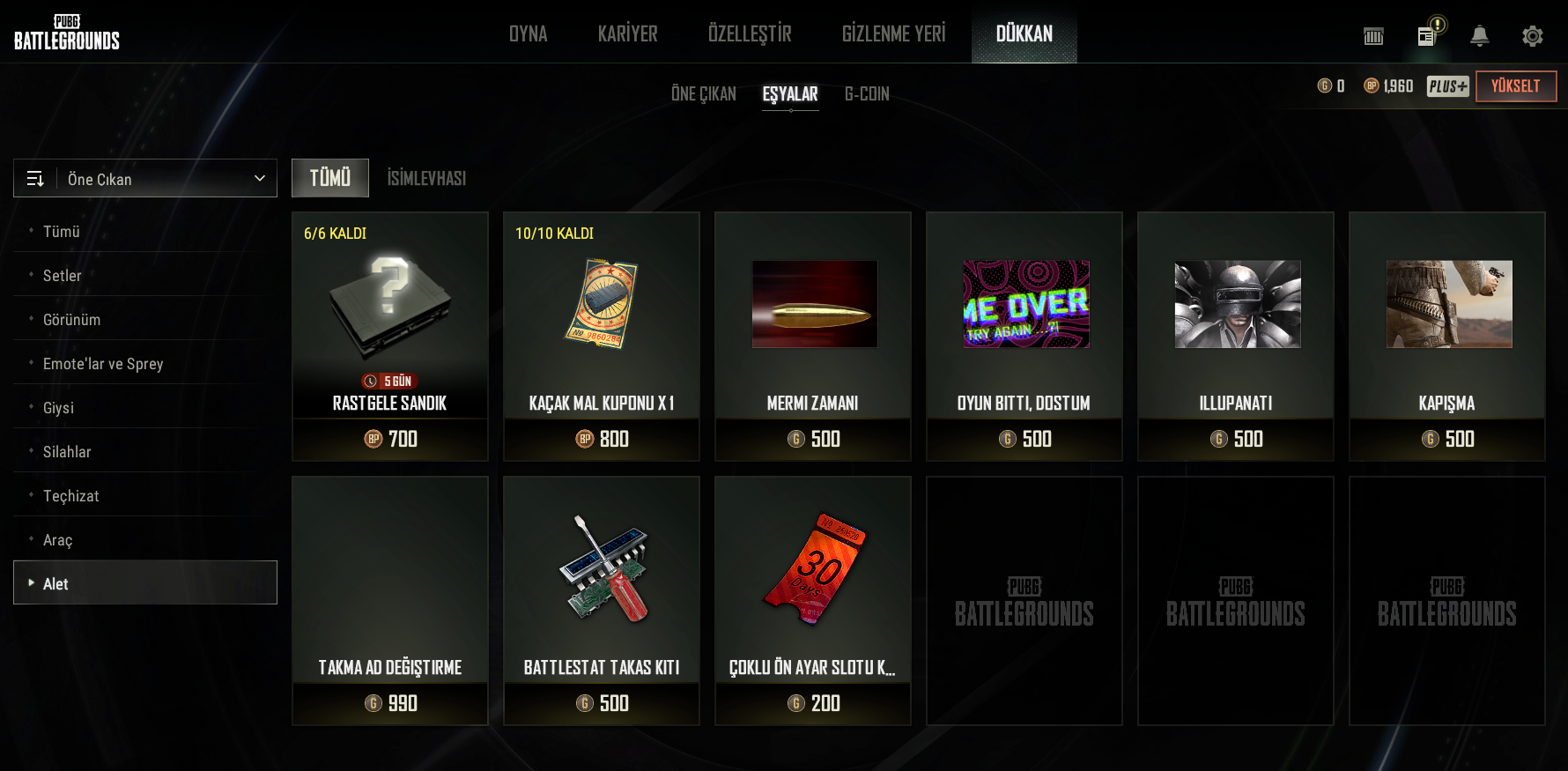Expand the Öne Çıkan sort dropdown
The width and height of the screenshot is (1568, 771).
[145, 179]
